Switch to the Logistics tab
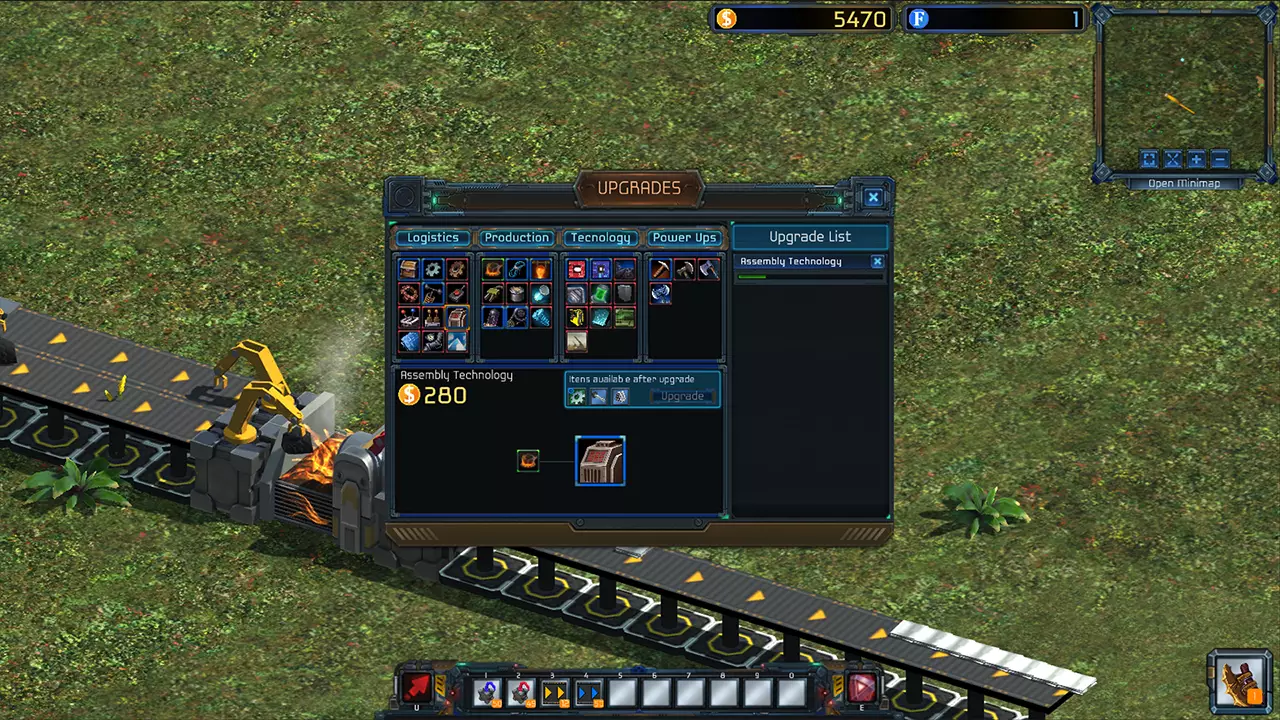The width and height of the screenshot is (1280, 720). coord(433,238)
